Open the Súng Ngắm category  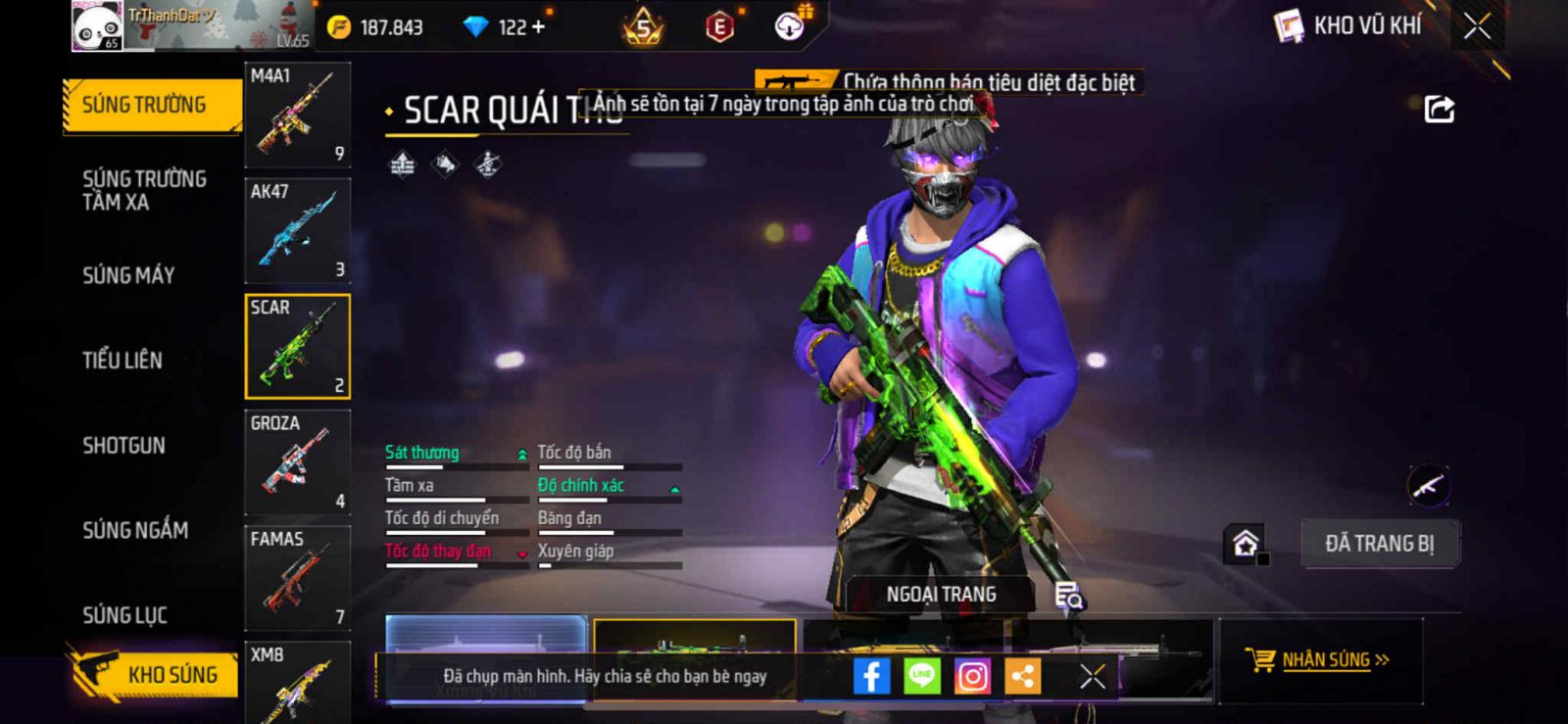pos(135,530)
